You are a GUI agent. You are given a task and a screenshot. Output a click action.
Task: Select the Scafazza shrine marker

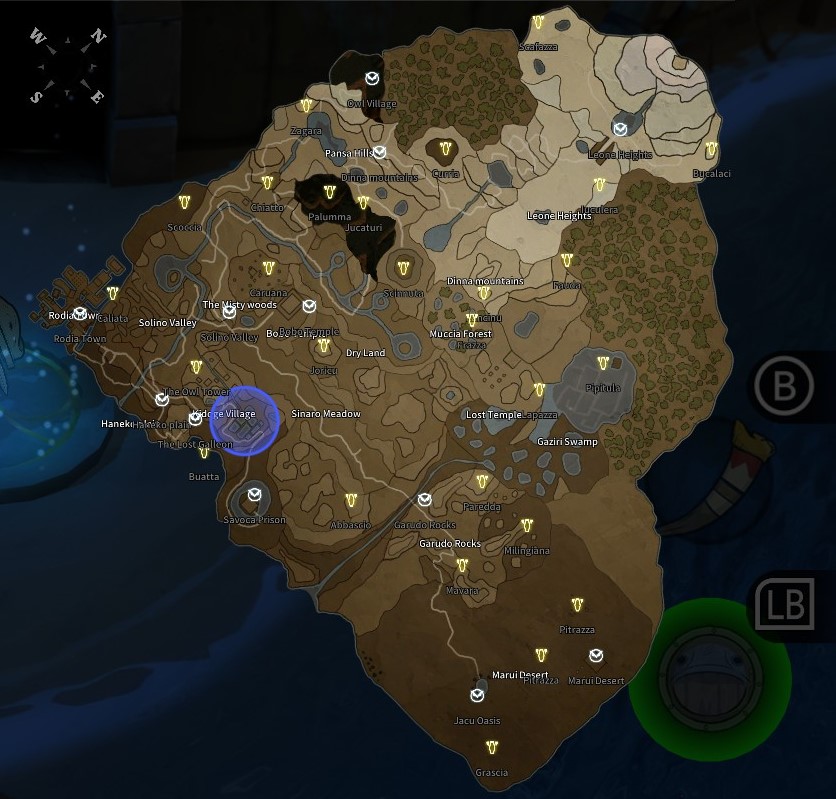pyautogui.click(x=538, y=22)
